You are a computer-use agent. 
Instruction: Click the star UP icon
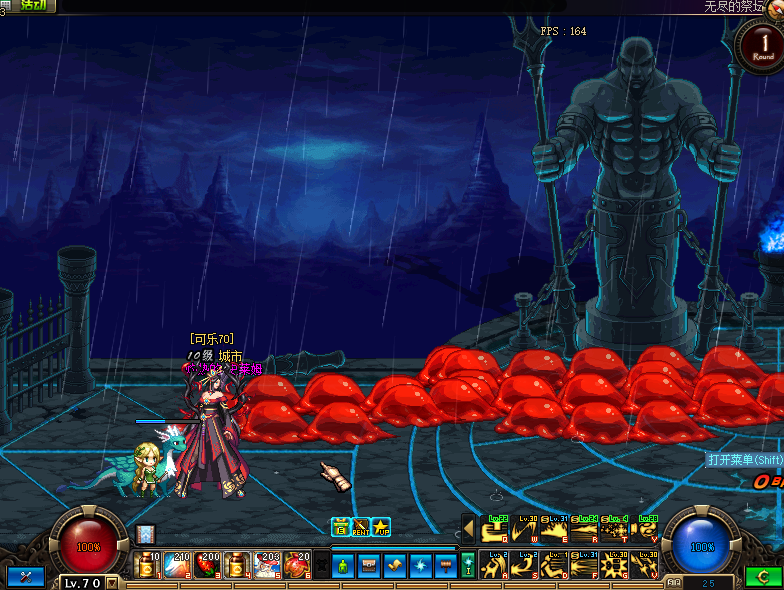coord(381,527)
